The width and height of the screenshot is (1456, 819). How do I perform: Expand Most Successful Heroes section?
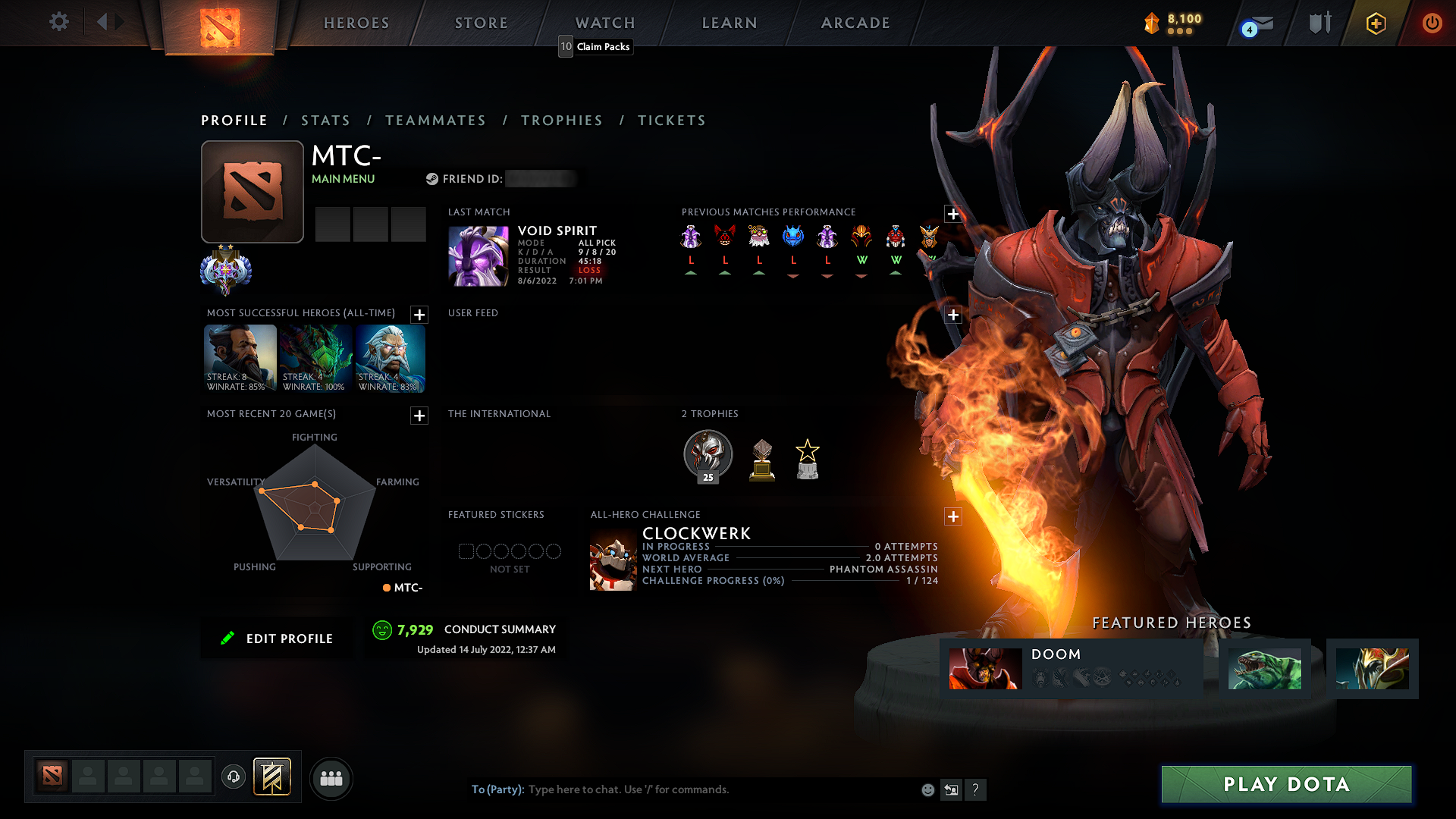(x=418, y=315)
